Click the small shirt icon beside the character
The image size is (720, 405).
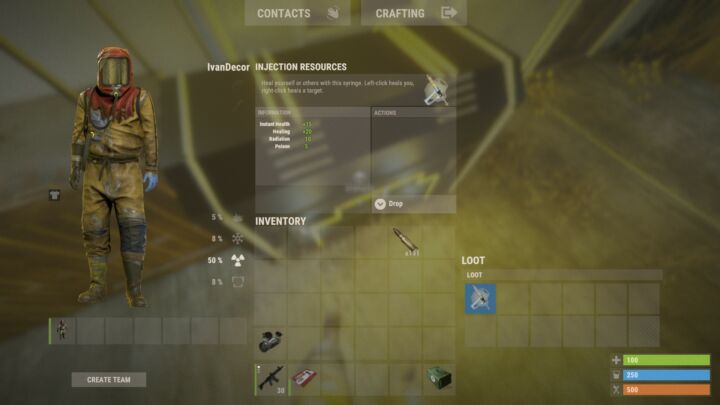pyautogui.click(x=54, y=196)
